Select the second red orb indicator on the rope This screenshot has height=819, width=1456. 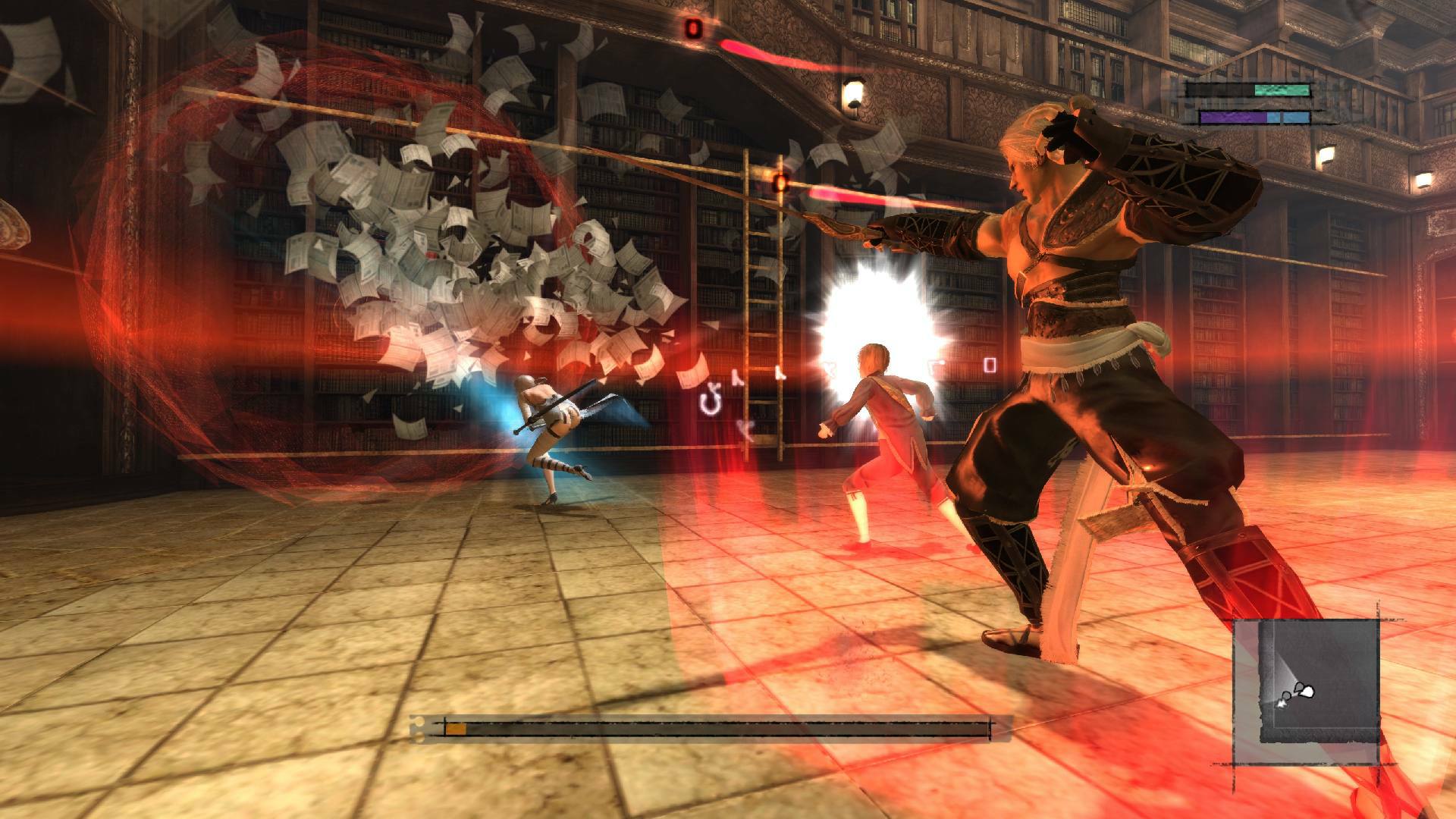781,182
